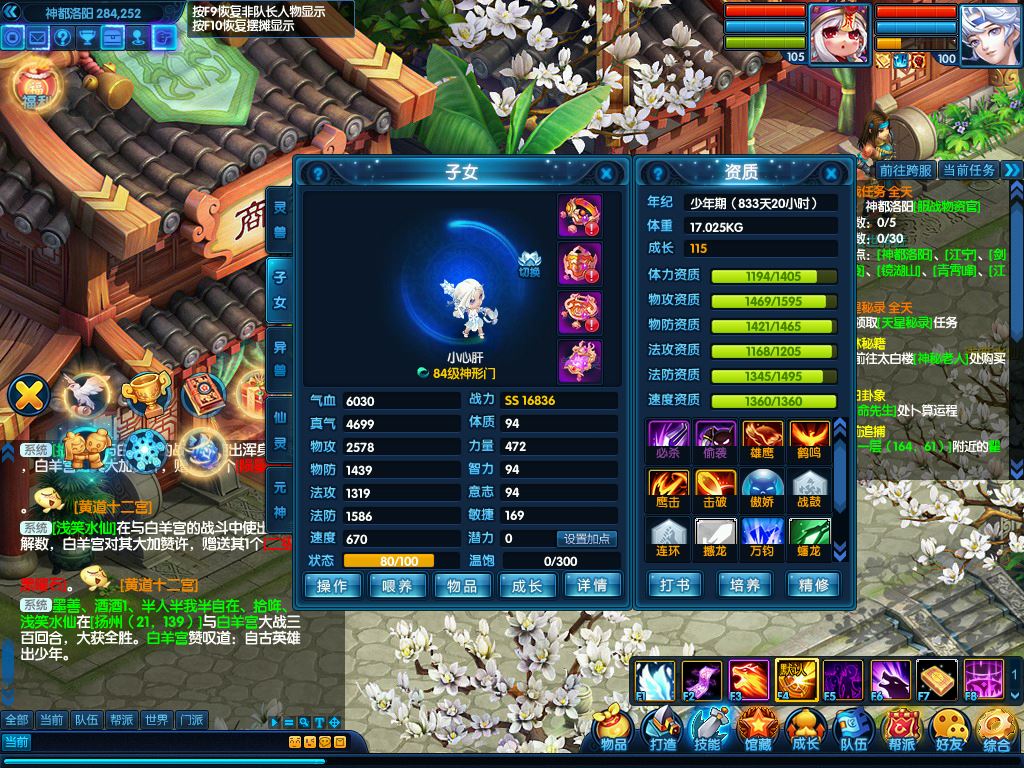Open the child's 详情 details
This screenshot has width=1024, height=768.
(592, 586)
